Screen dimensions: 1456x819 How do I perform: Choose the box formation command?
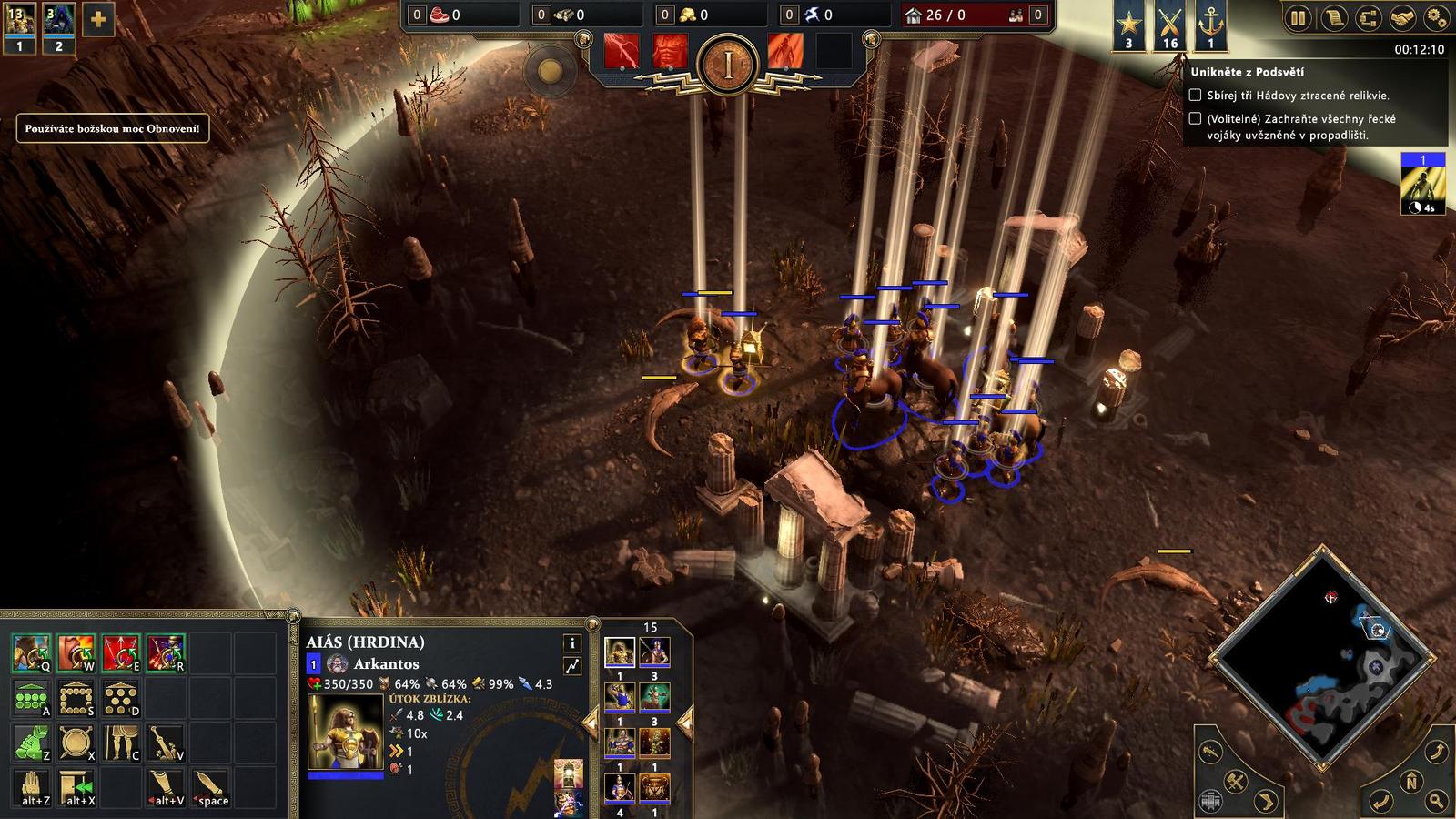point(76,699)
